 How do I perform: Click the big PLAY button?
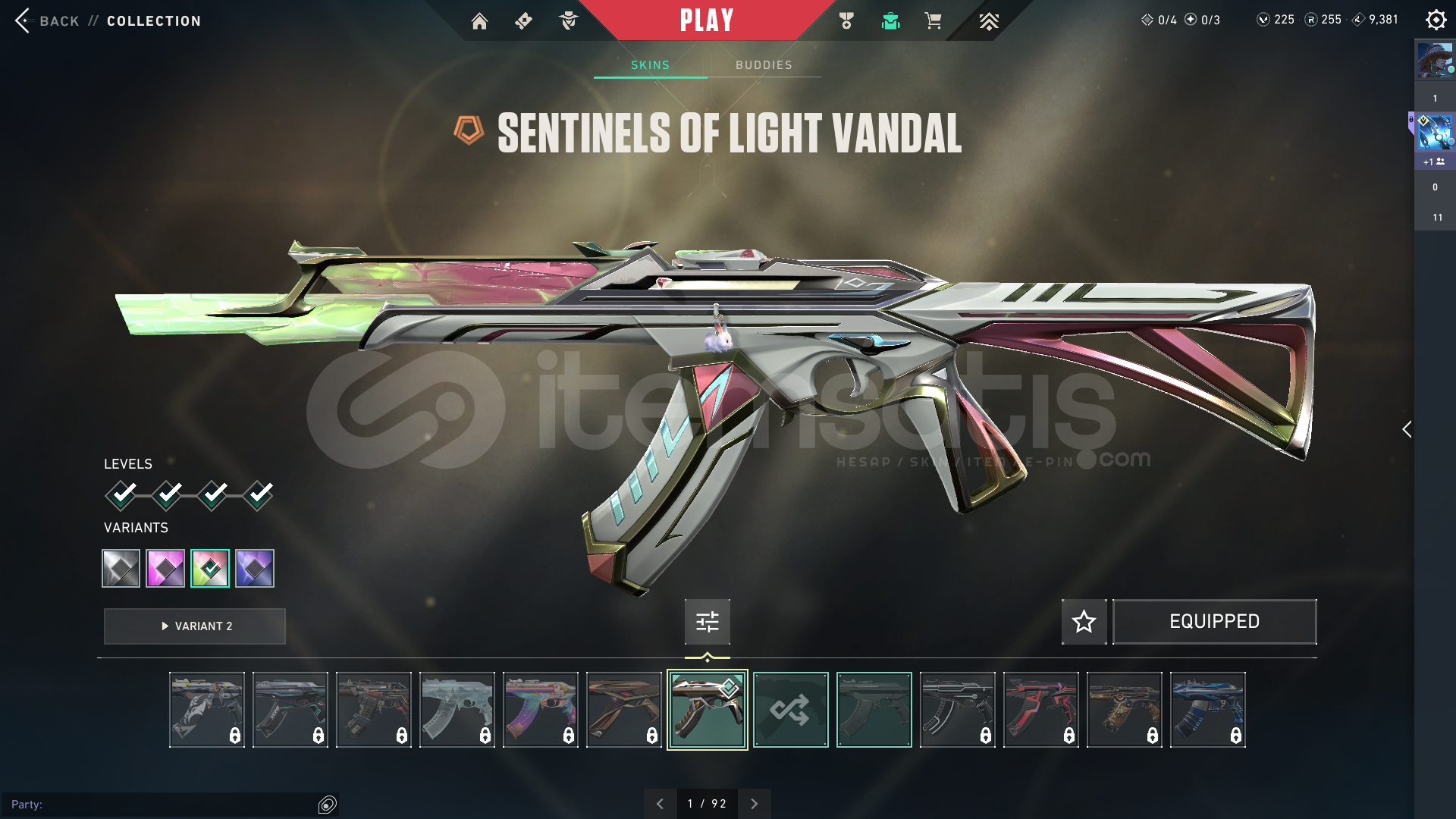click(x=707, y=20)
